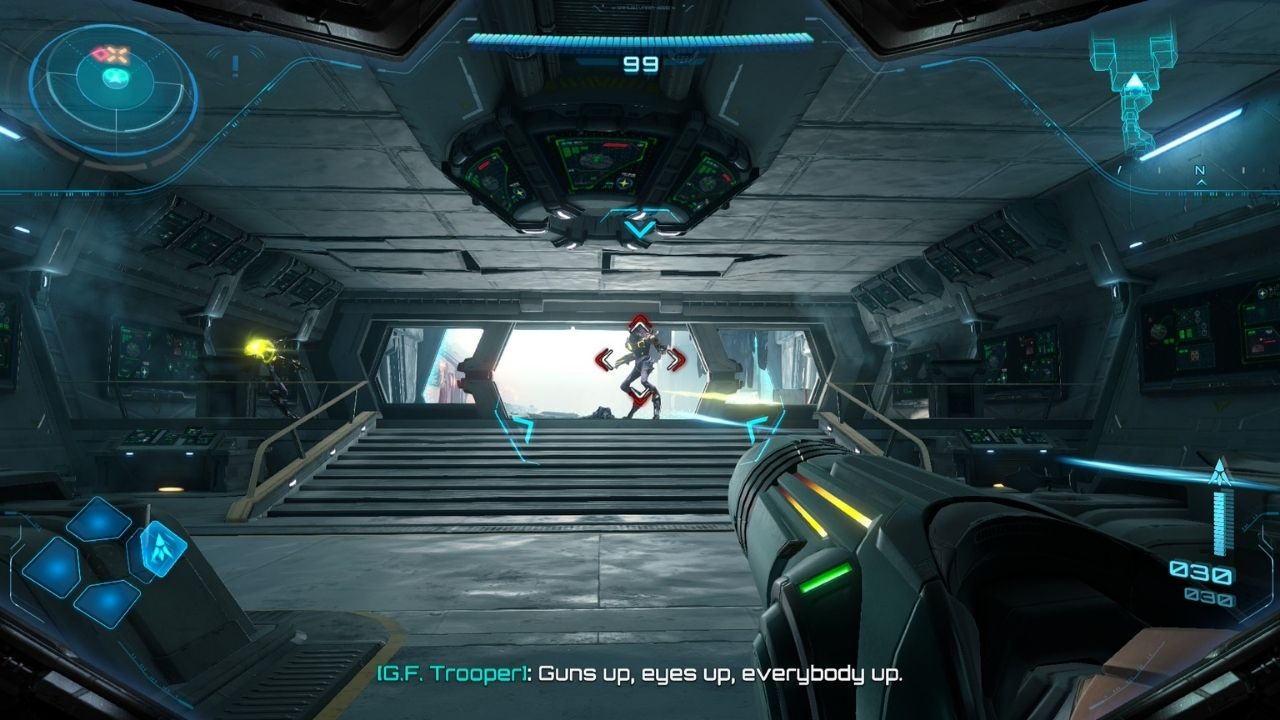Click the compass north marker
This screenshot has width=1280, height=720.
pyautogui.click(x=1200, y=171)
